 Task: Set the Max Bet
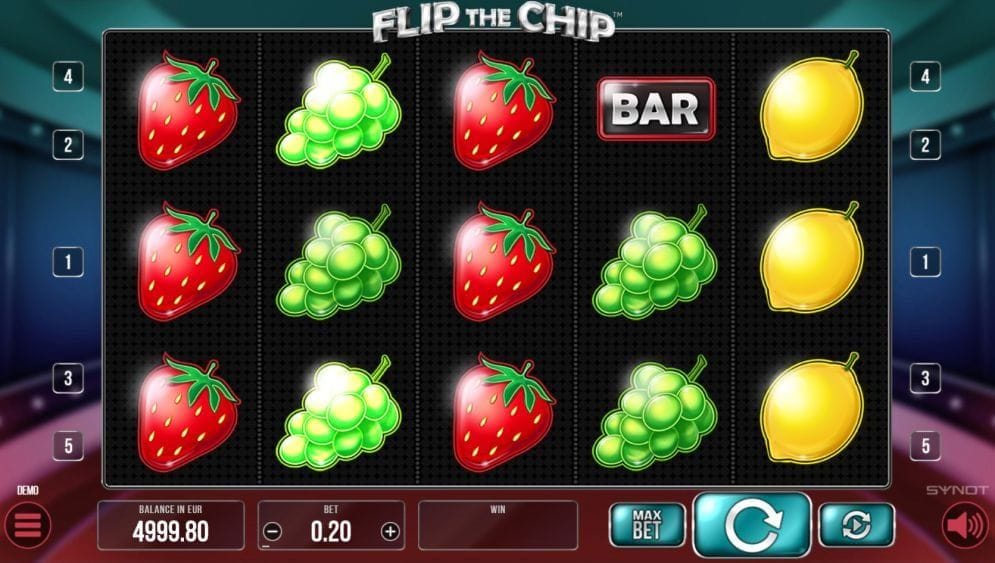point(647,525)
